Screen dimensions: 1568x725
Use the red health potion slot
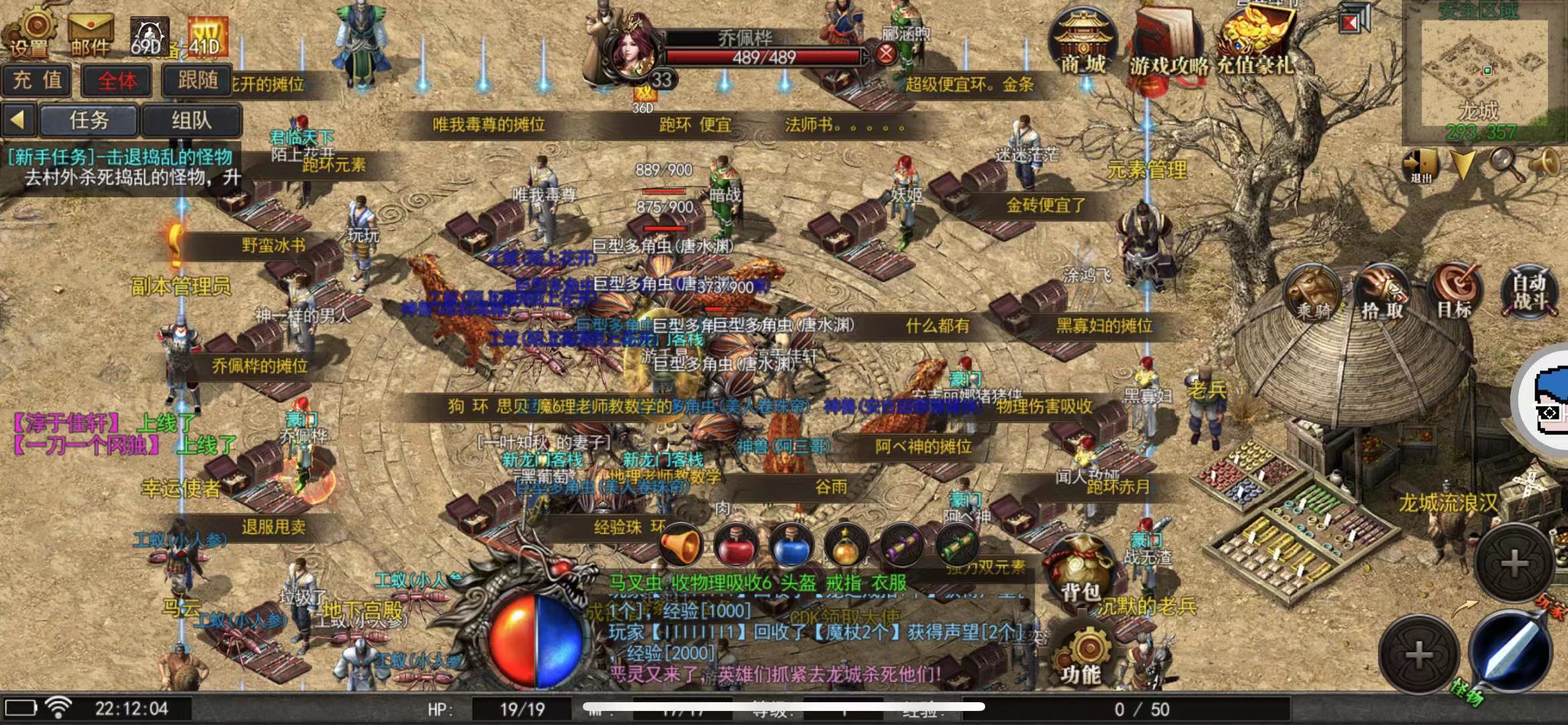736,545
